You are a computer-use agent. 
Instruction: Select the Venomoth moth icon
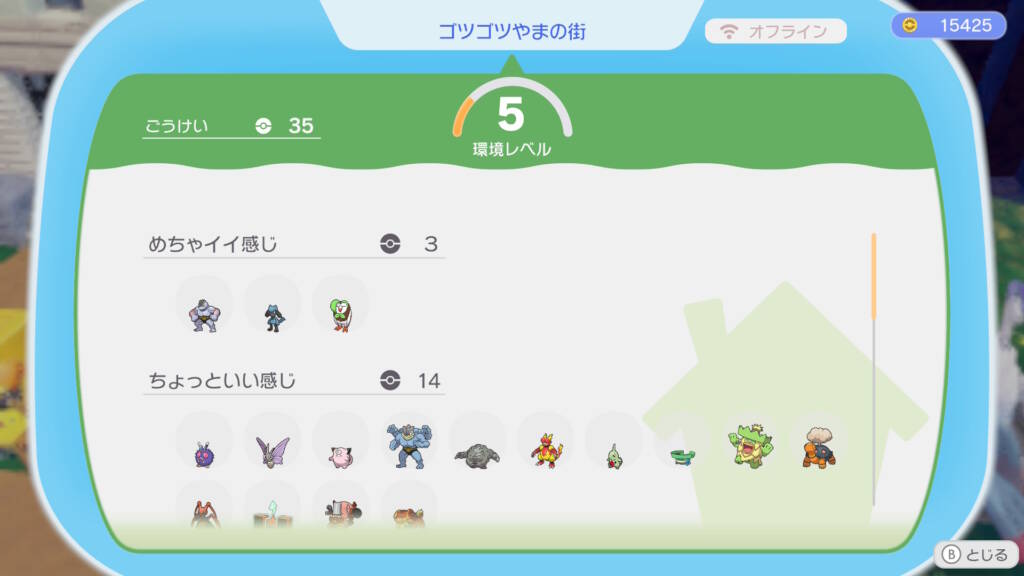(272, 452)
